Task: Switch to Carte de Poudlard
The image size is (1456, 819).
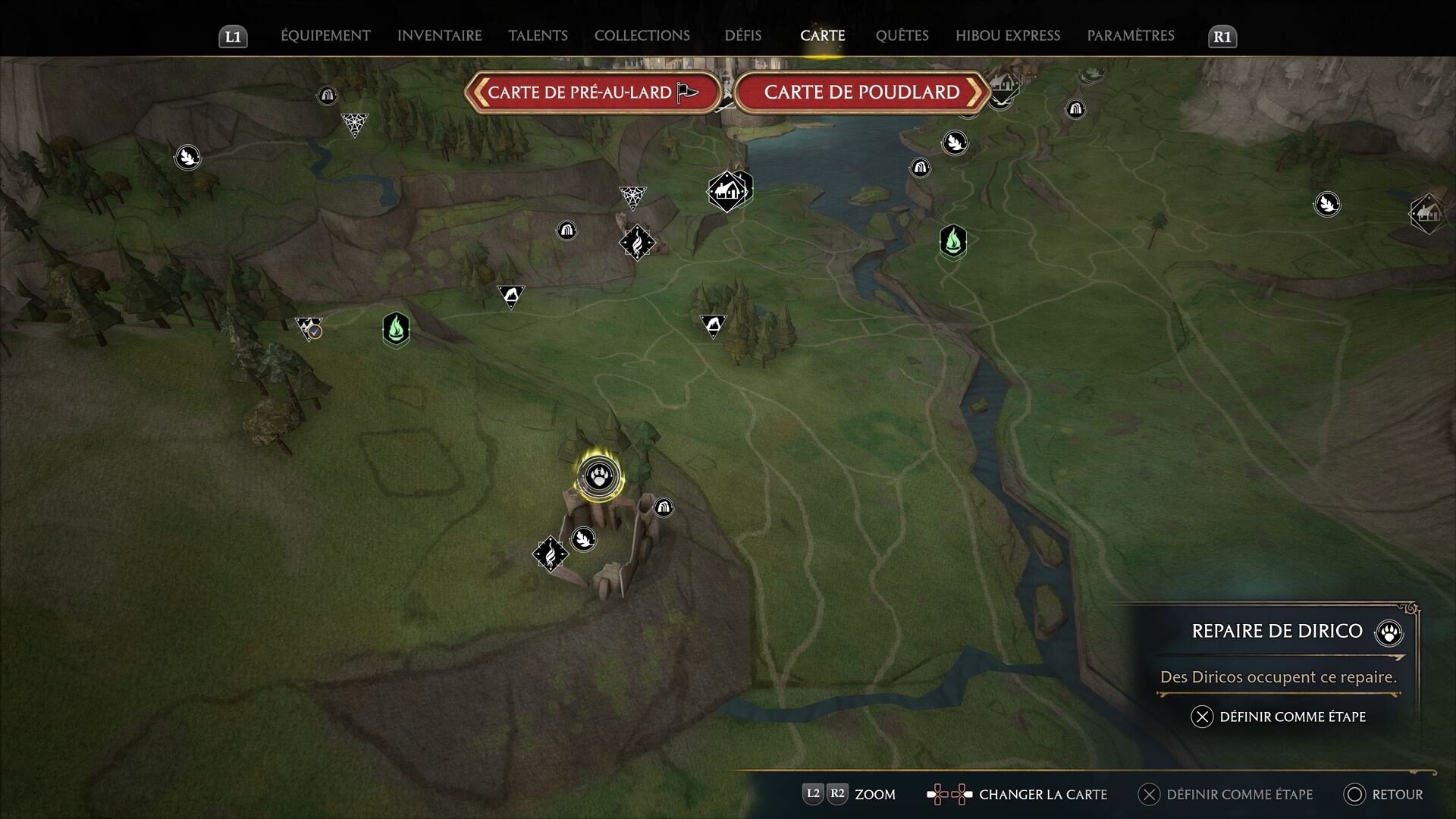Action: [861, 93]
